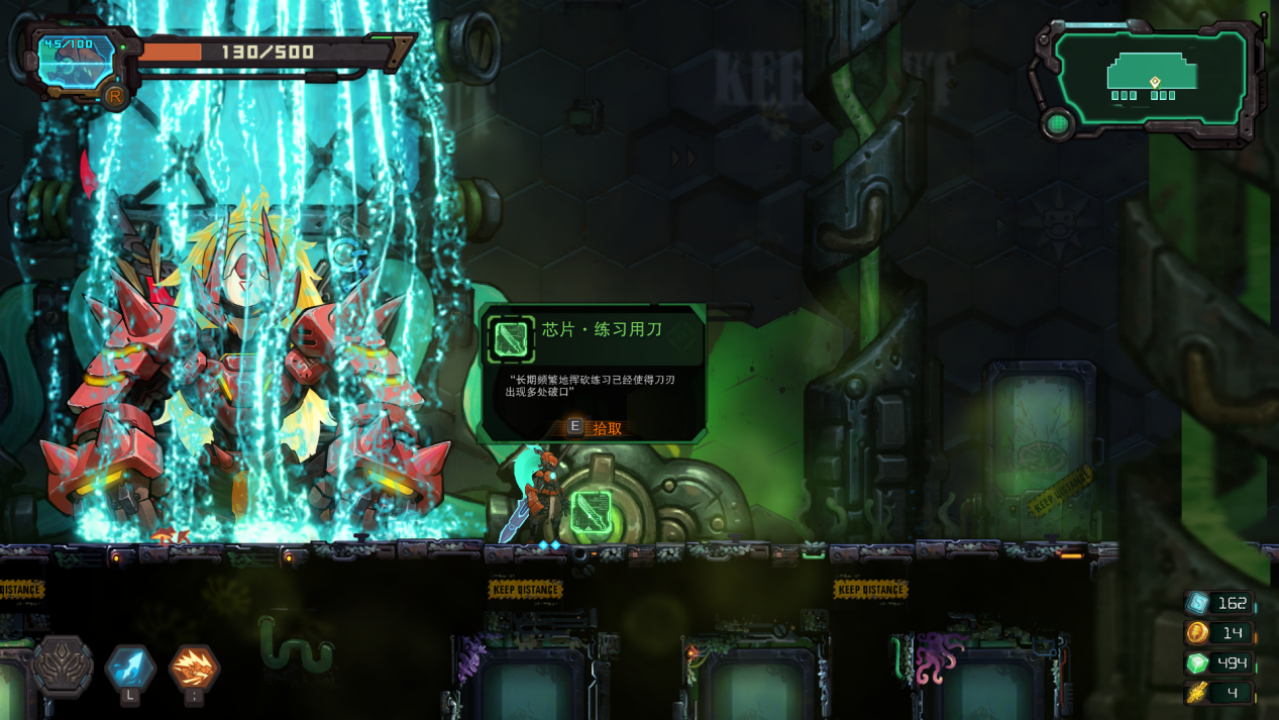The image size is (1279, 720).
Task: Click the character portrait shield gauge
Action: click(77, 62)
